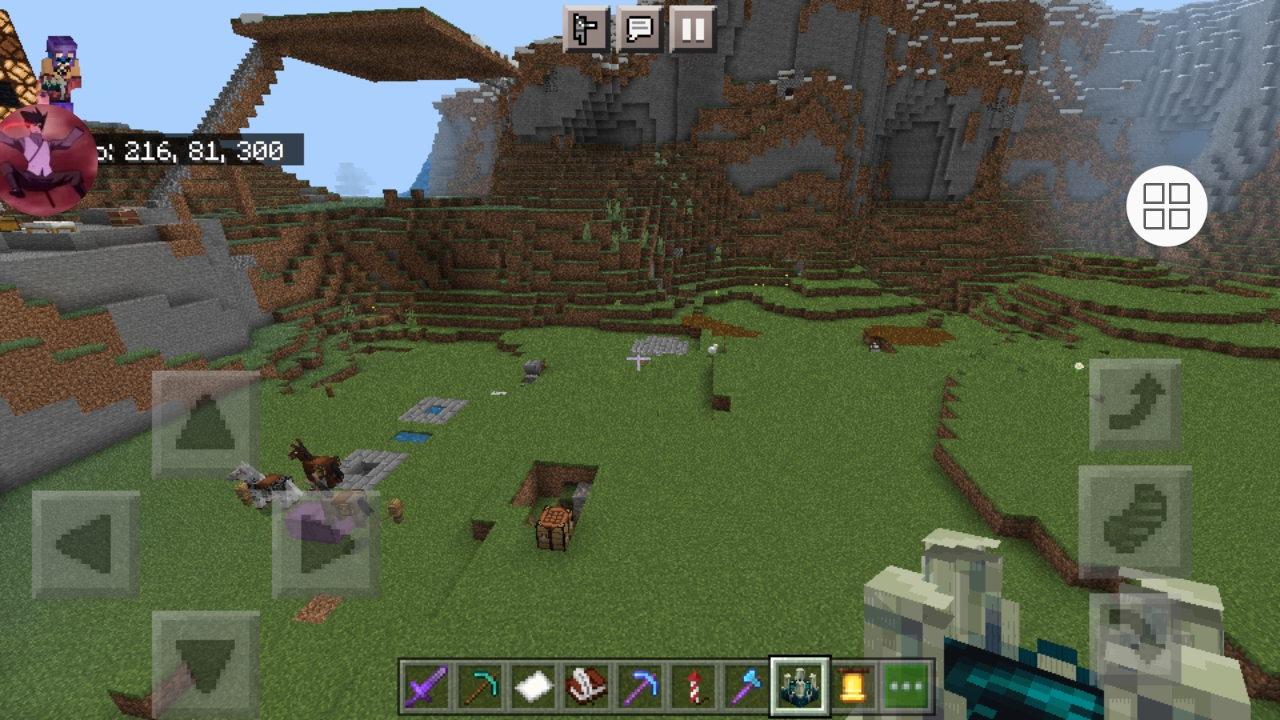Select the highlighted sculk shrieker slot

[800, 687]
